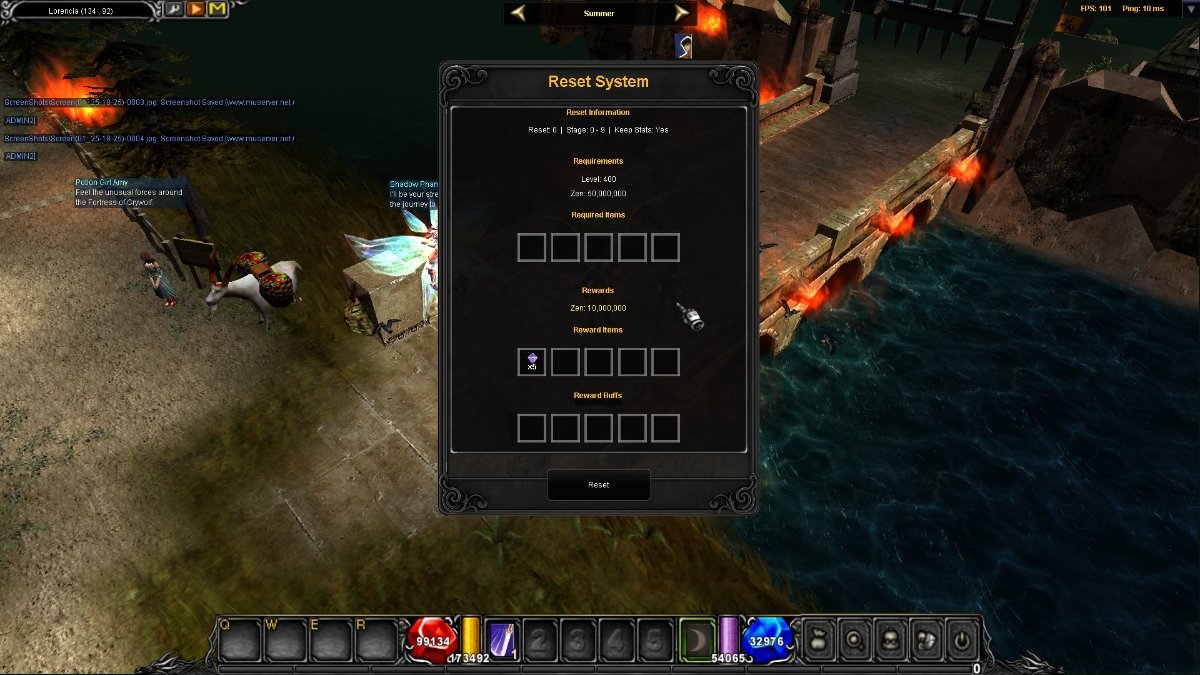Confirm with the Reset button
Image resolution: width=1200 pixels, height=675 pixels.
coord(598,485)
